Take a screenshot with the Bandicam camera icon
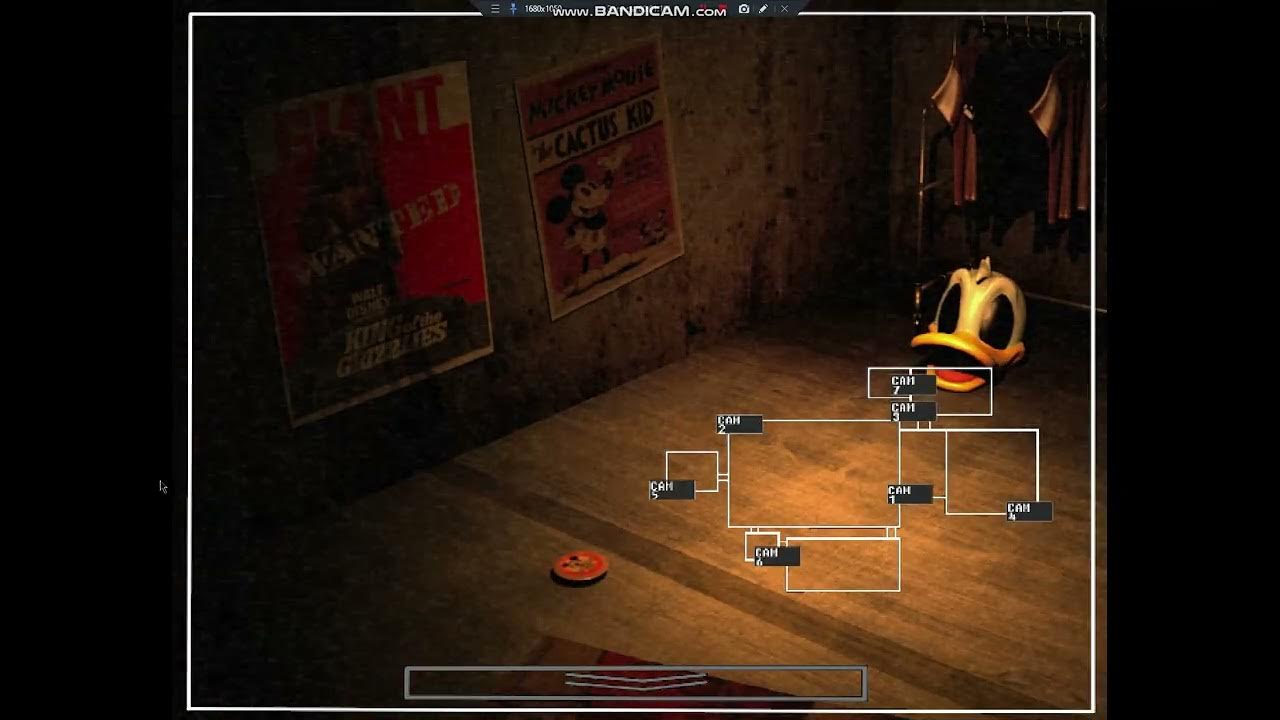This screenshot has height=720, width=1280. [x=744, y=9]
